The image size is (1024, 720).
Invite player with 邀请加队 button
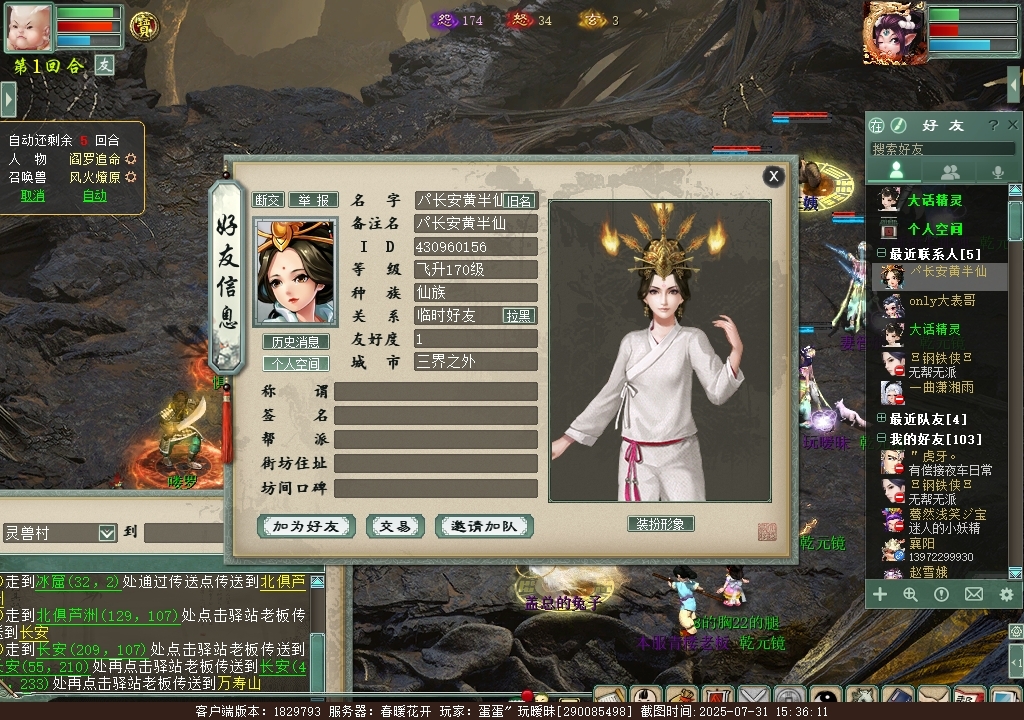point(484,526)
